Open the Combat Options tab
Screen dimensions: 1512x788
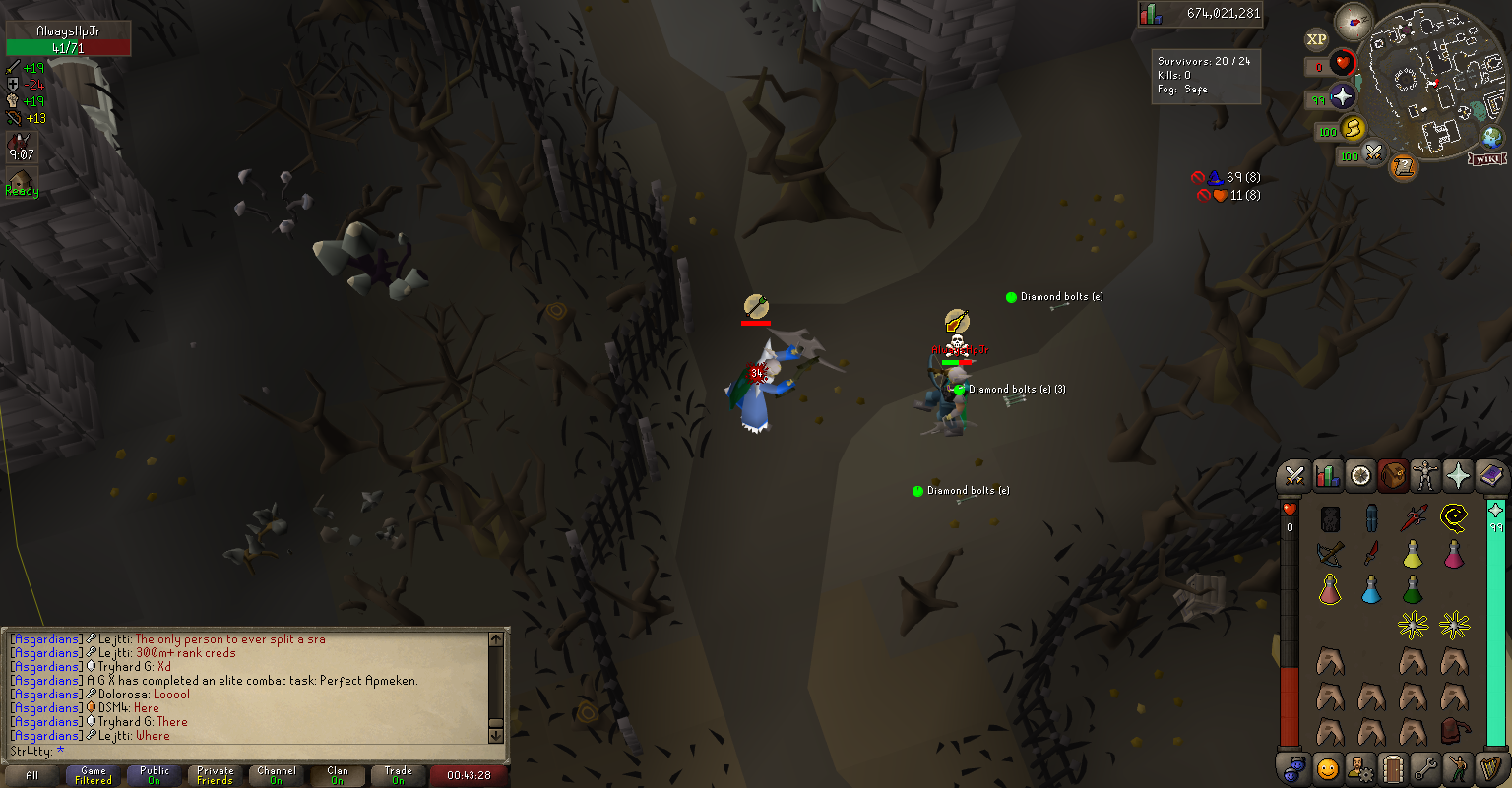pos(1294,476)
